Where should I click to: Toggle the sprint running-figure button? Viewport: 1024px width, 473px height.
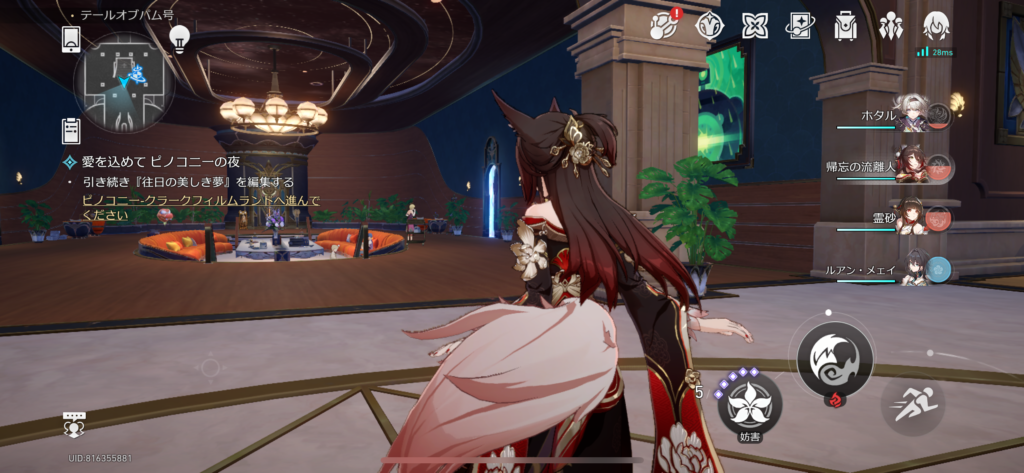(x=913, y=403)
